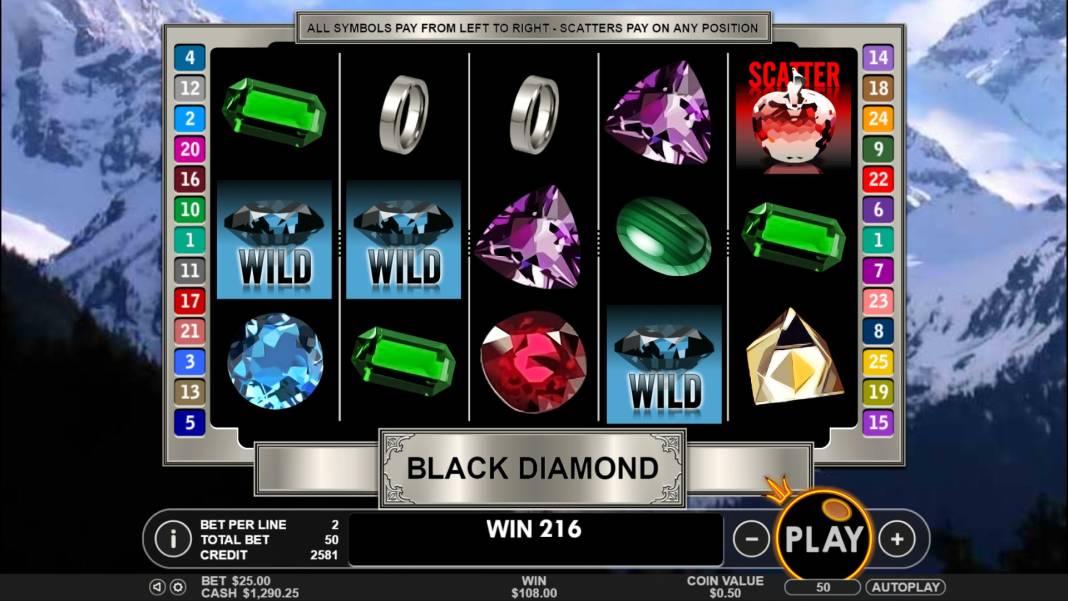Open the info paytable button

[173, 539]
